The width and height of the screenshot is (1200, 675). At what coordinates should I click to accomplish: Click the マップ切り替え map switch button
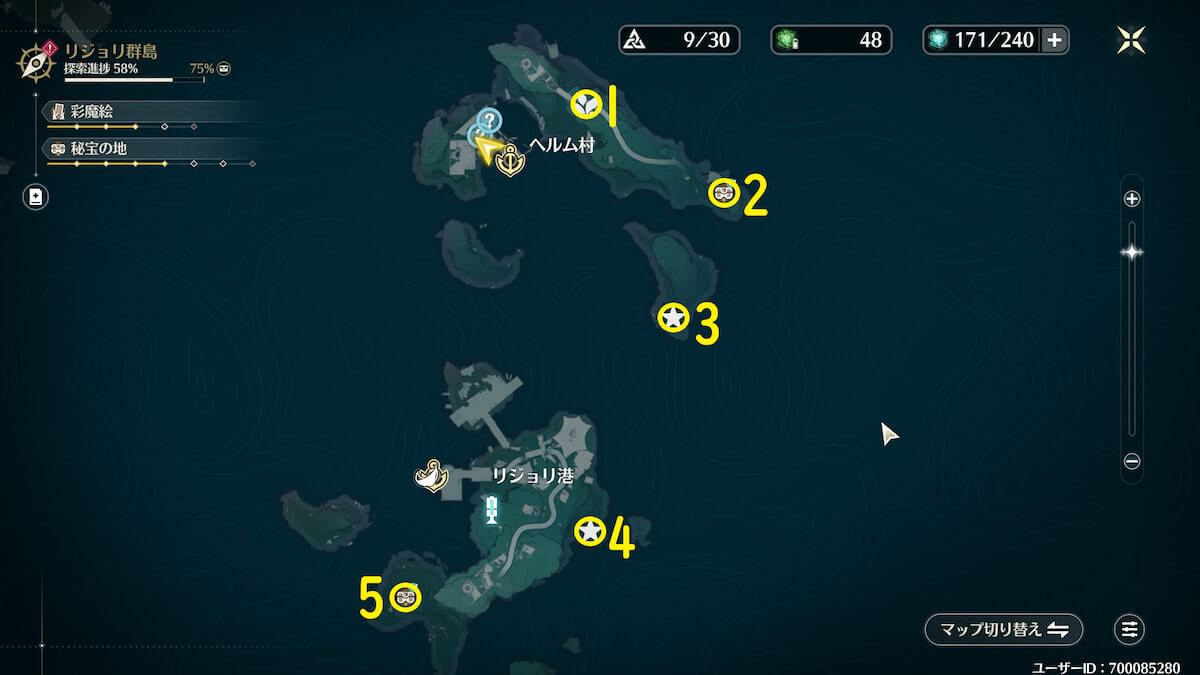(x=1003, y=630)
